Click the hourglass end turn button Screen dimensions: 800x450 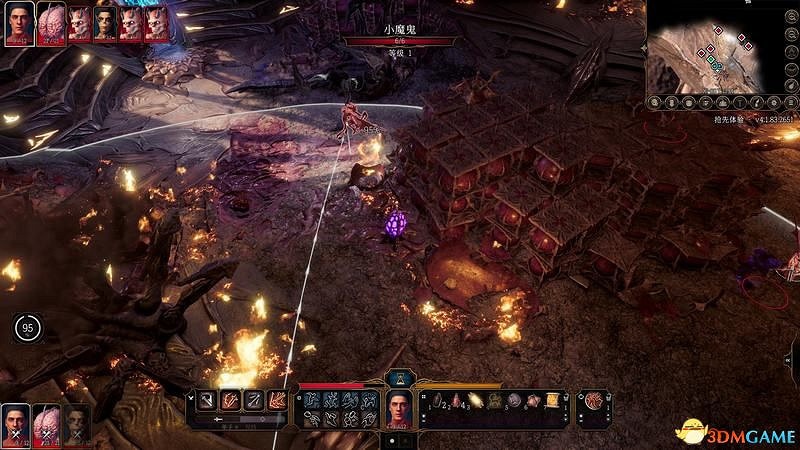[x=400, y=379]
